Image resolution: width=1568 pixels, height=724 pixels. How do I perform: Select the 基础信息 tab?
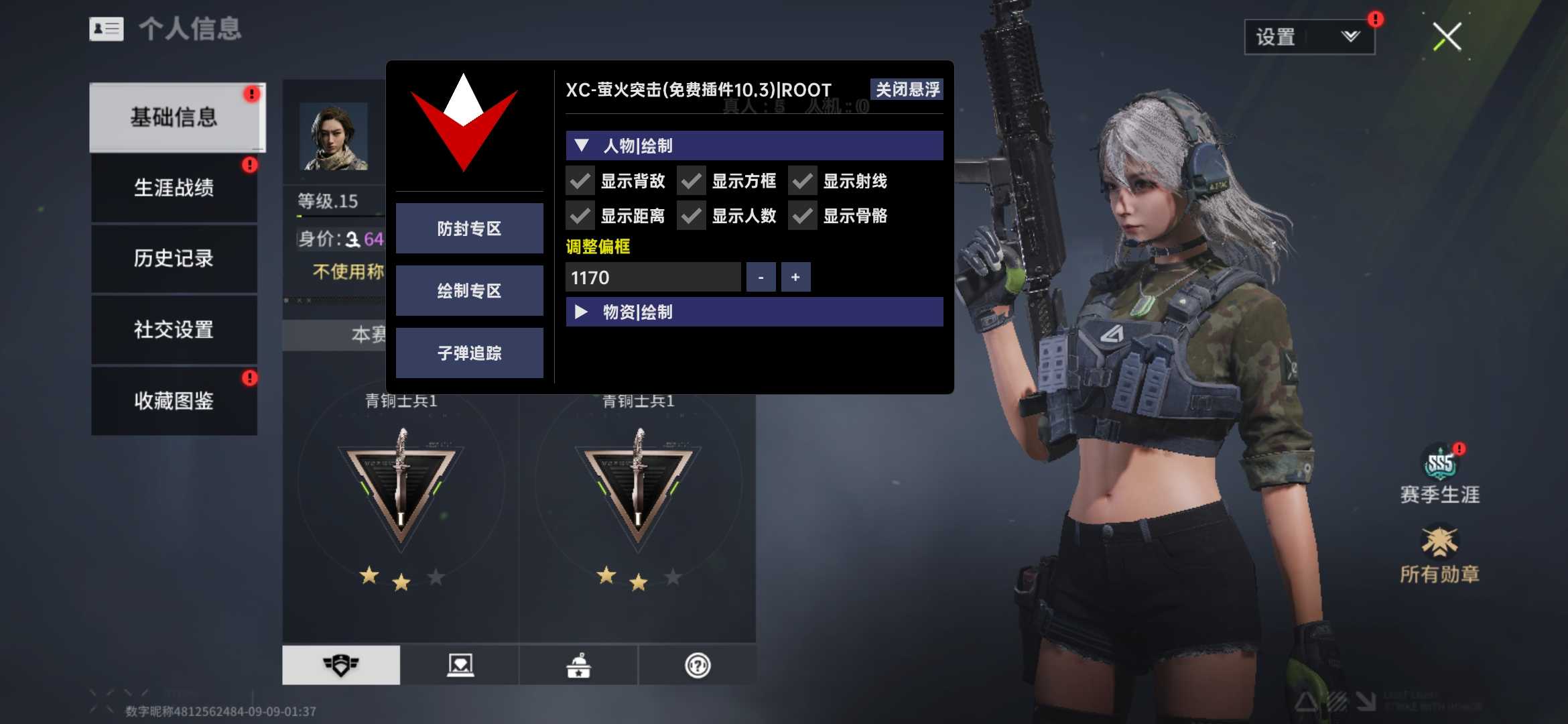[x=174, y=118]
